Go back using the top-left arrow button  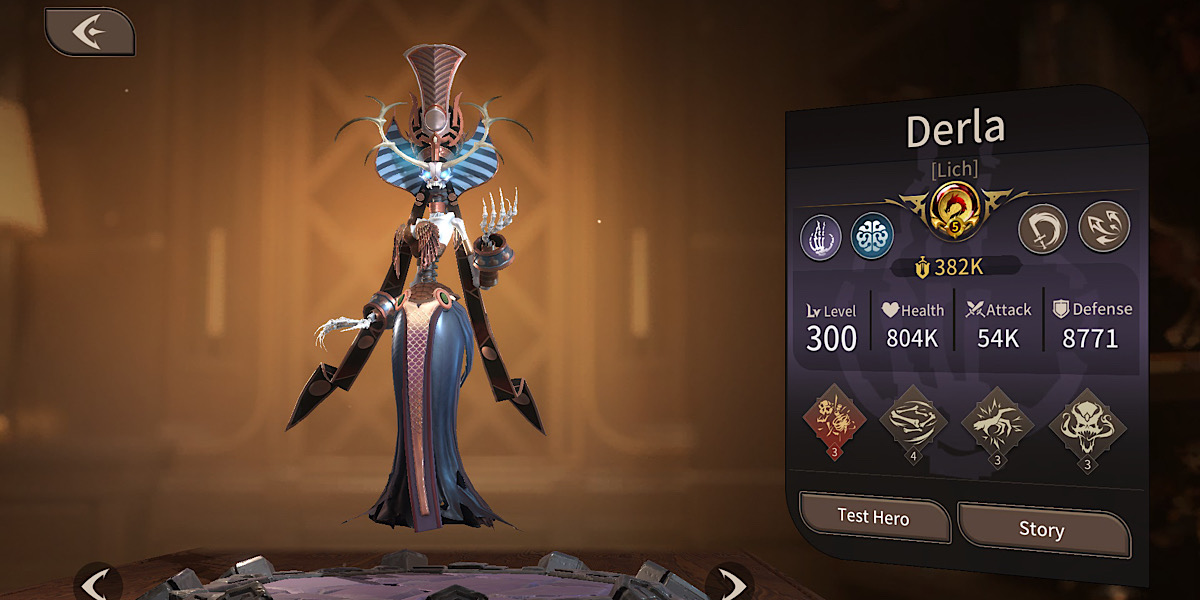89,32
